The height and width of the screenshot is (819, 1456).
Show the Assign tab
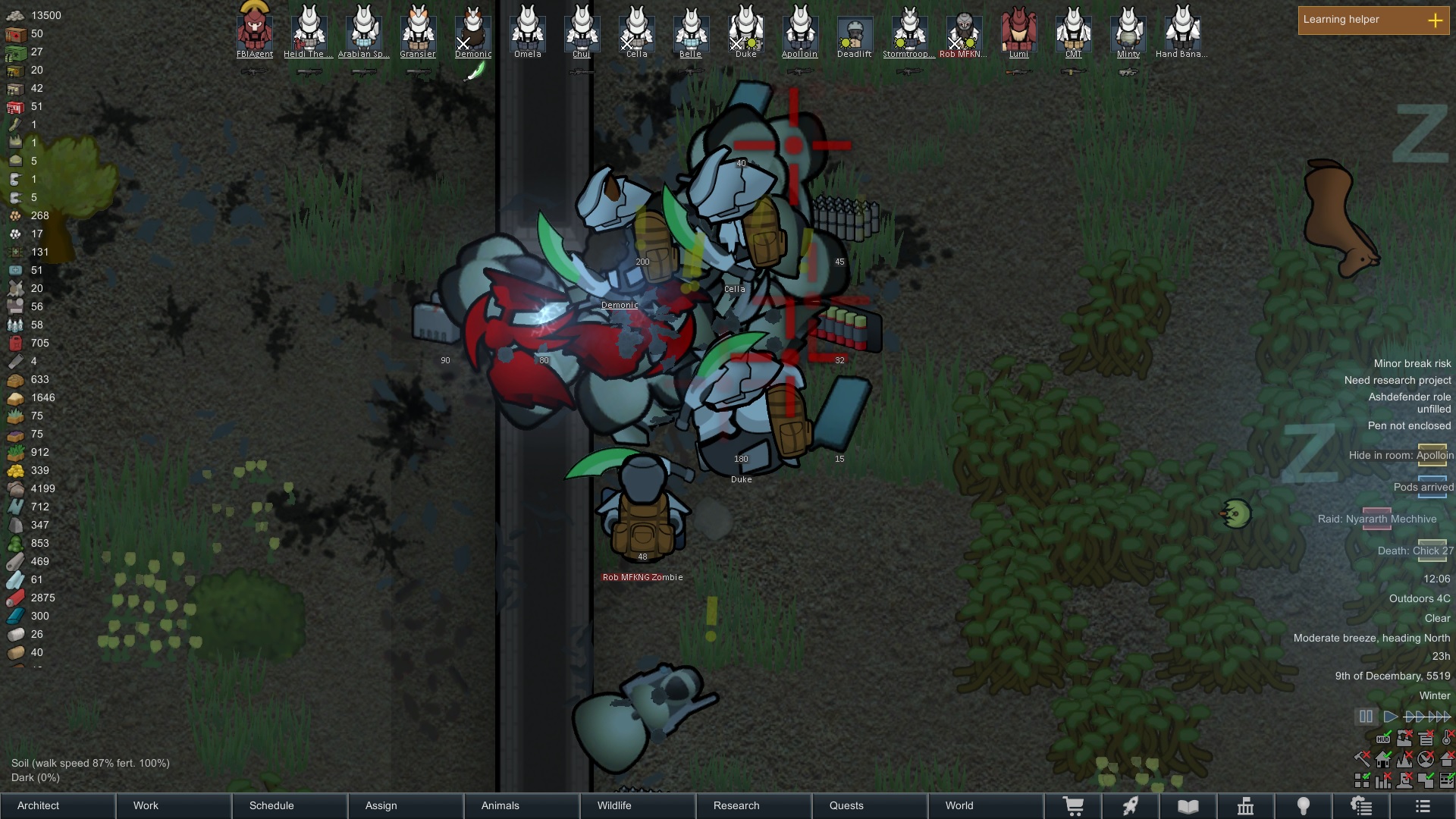(406, 805)
